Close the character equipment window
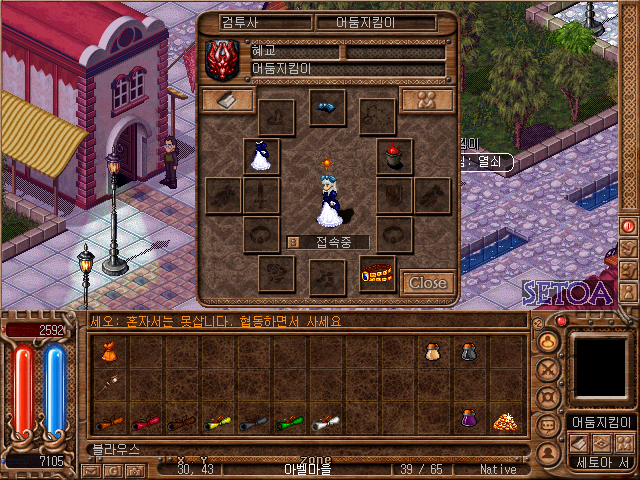Image resolution: width=640 pixels, height=480 pixels. click(428, 283)
